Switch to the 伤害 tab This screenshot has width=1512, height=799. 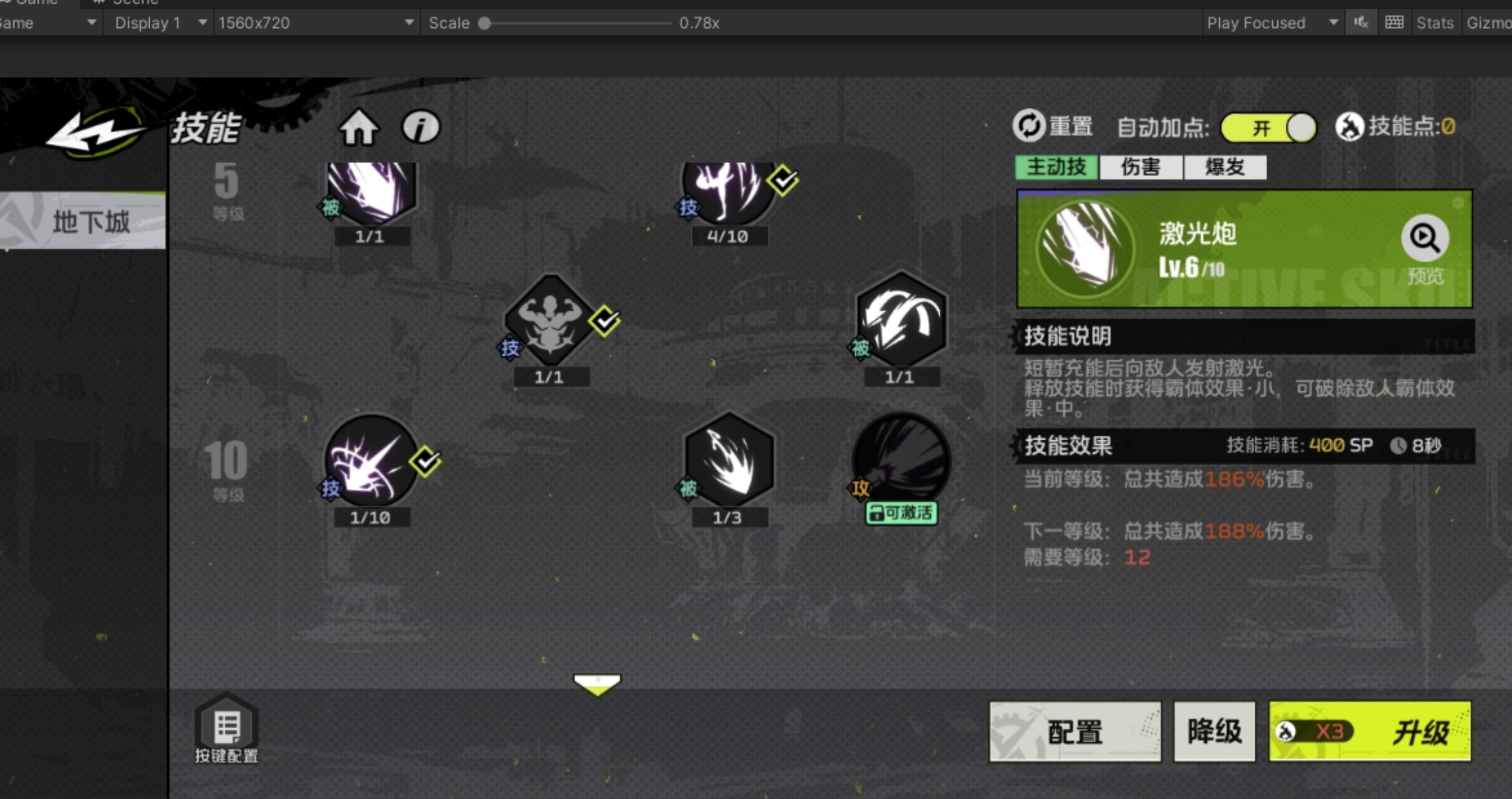(1141, 167)
